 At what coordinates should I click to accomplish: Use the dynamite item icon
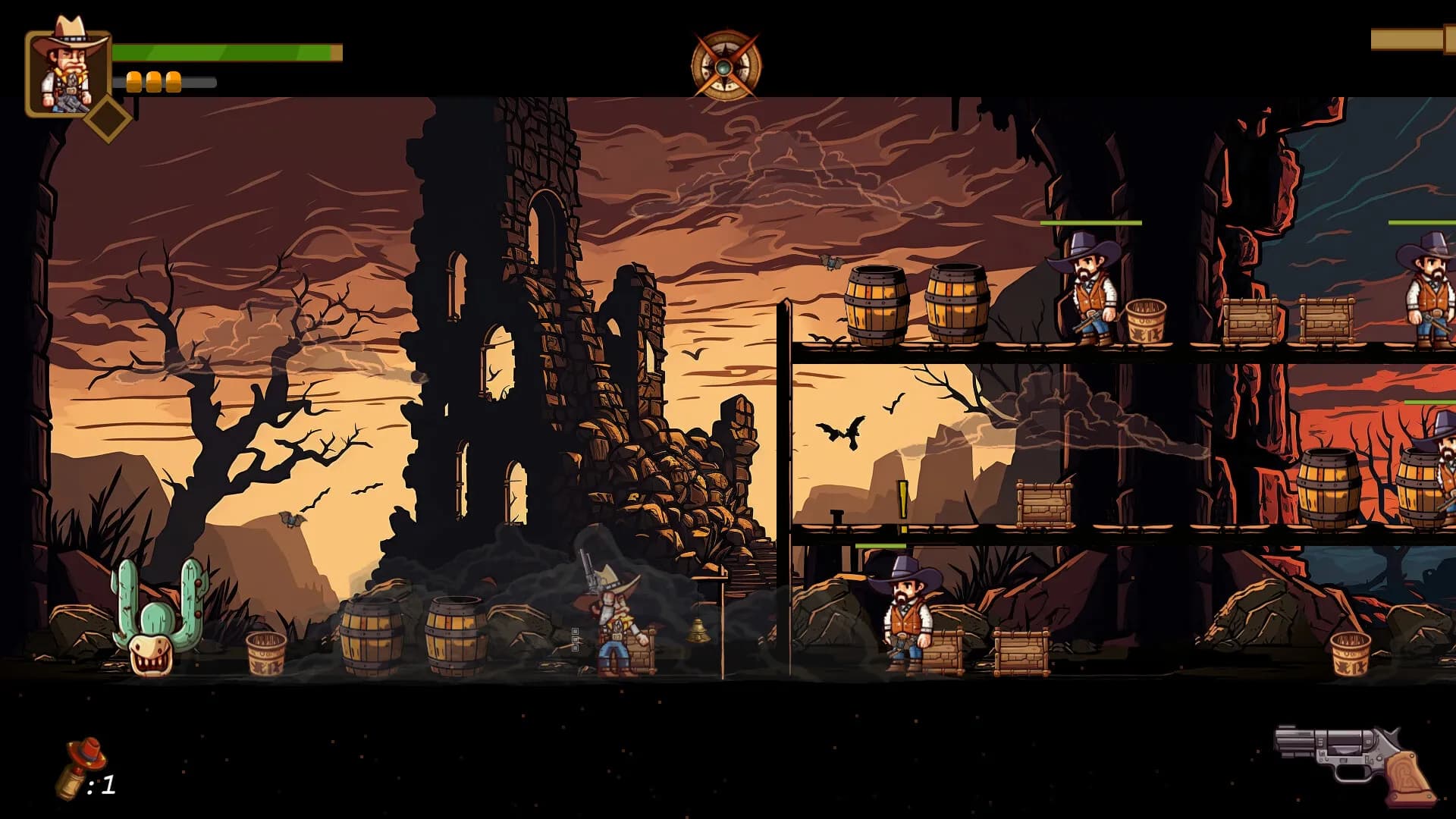79,768
